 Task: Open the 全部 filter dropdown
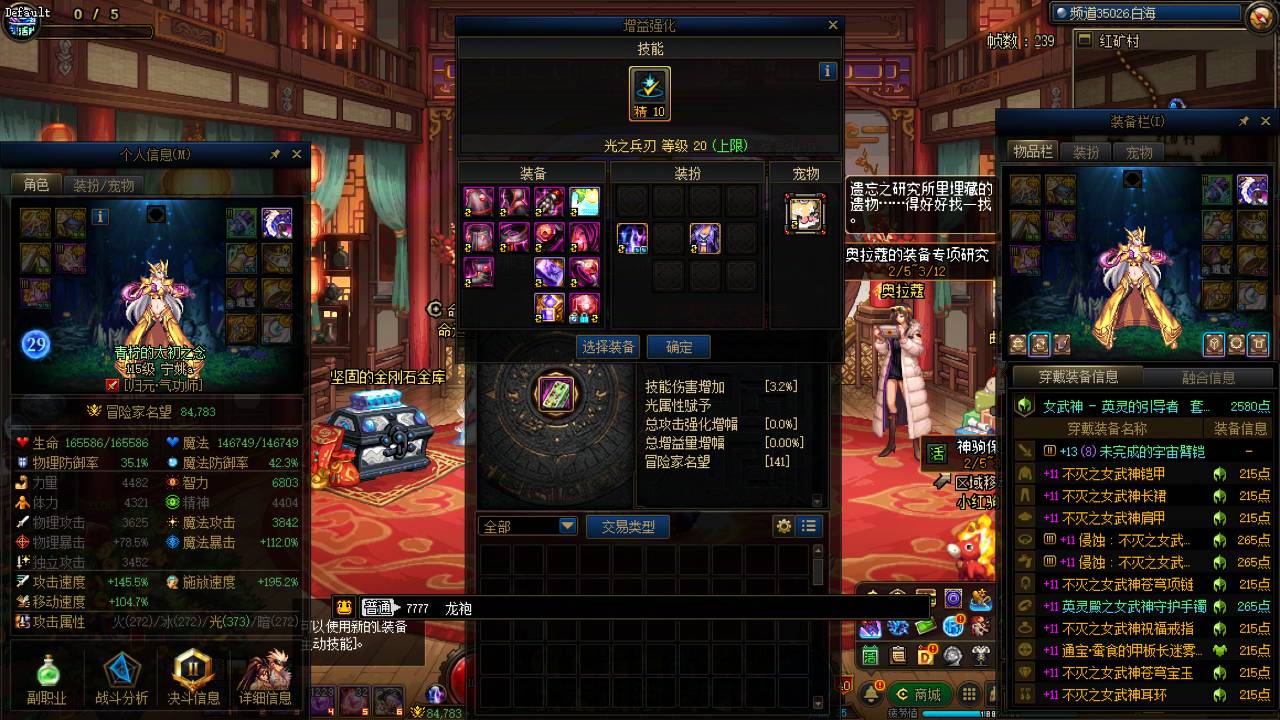527,525
